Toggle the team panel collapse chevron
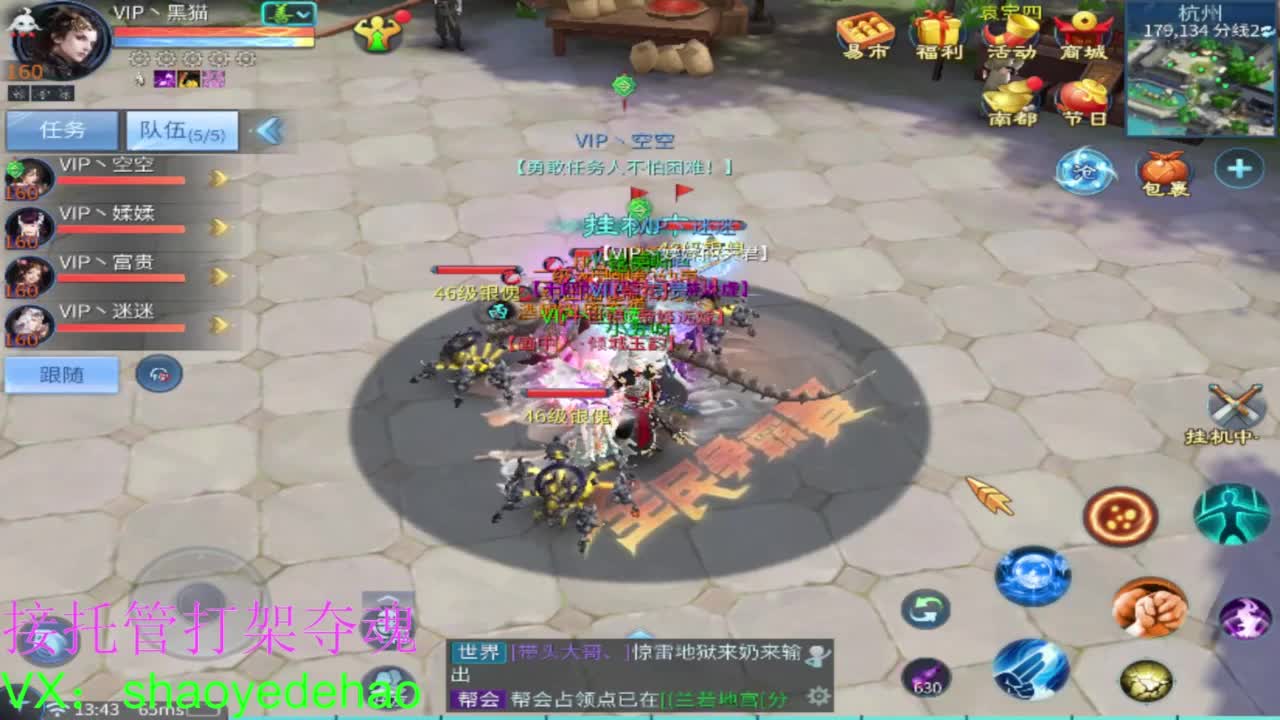The height and width of the screenshot is (720, 1280). pos(268,130)
